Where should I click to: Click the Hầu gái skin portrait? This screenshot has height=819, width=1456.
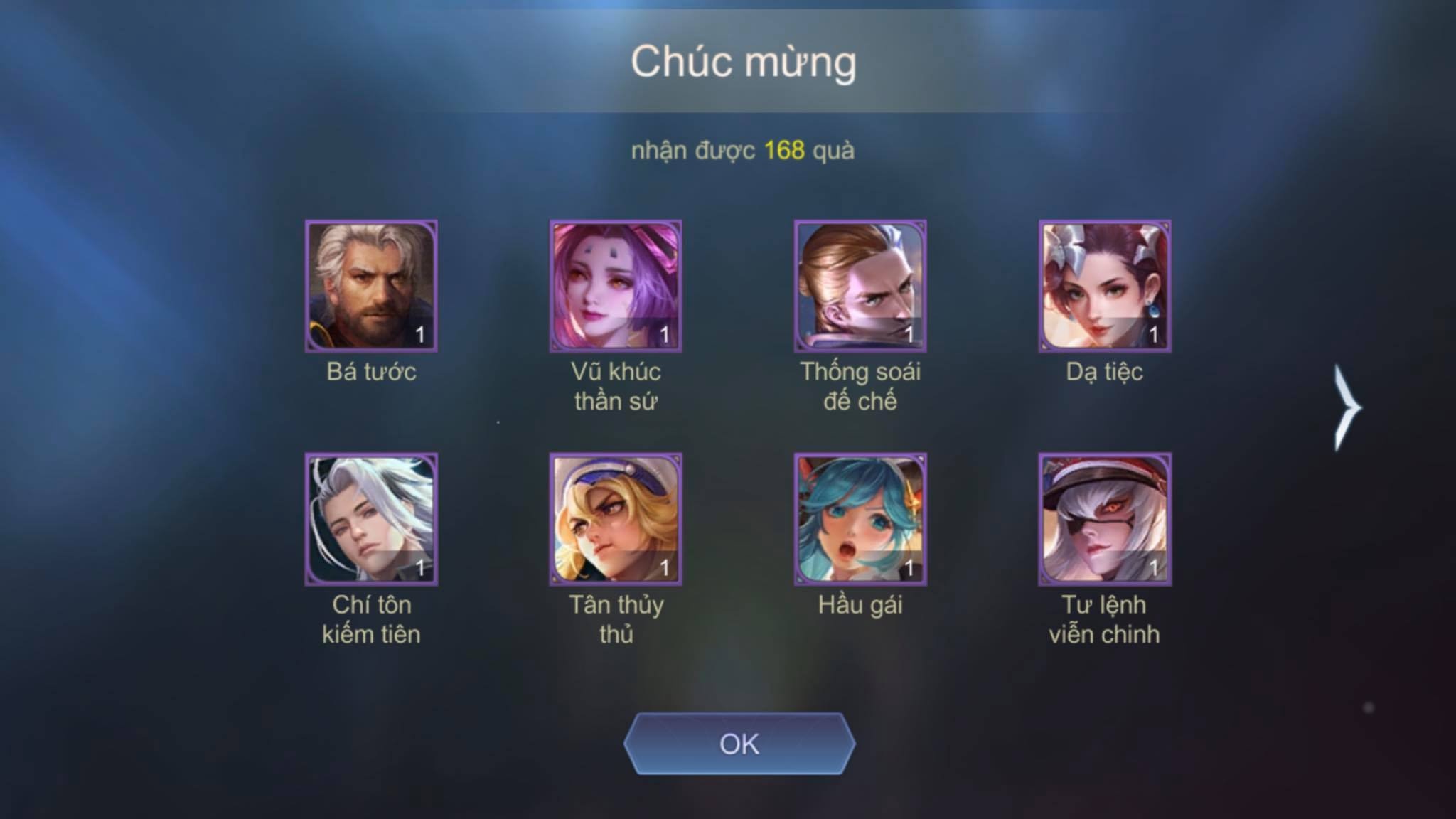(x=860, y=519)
